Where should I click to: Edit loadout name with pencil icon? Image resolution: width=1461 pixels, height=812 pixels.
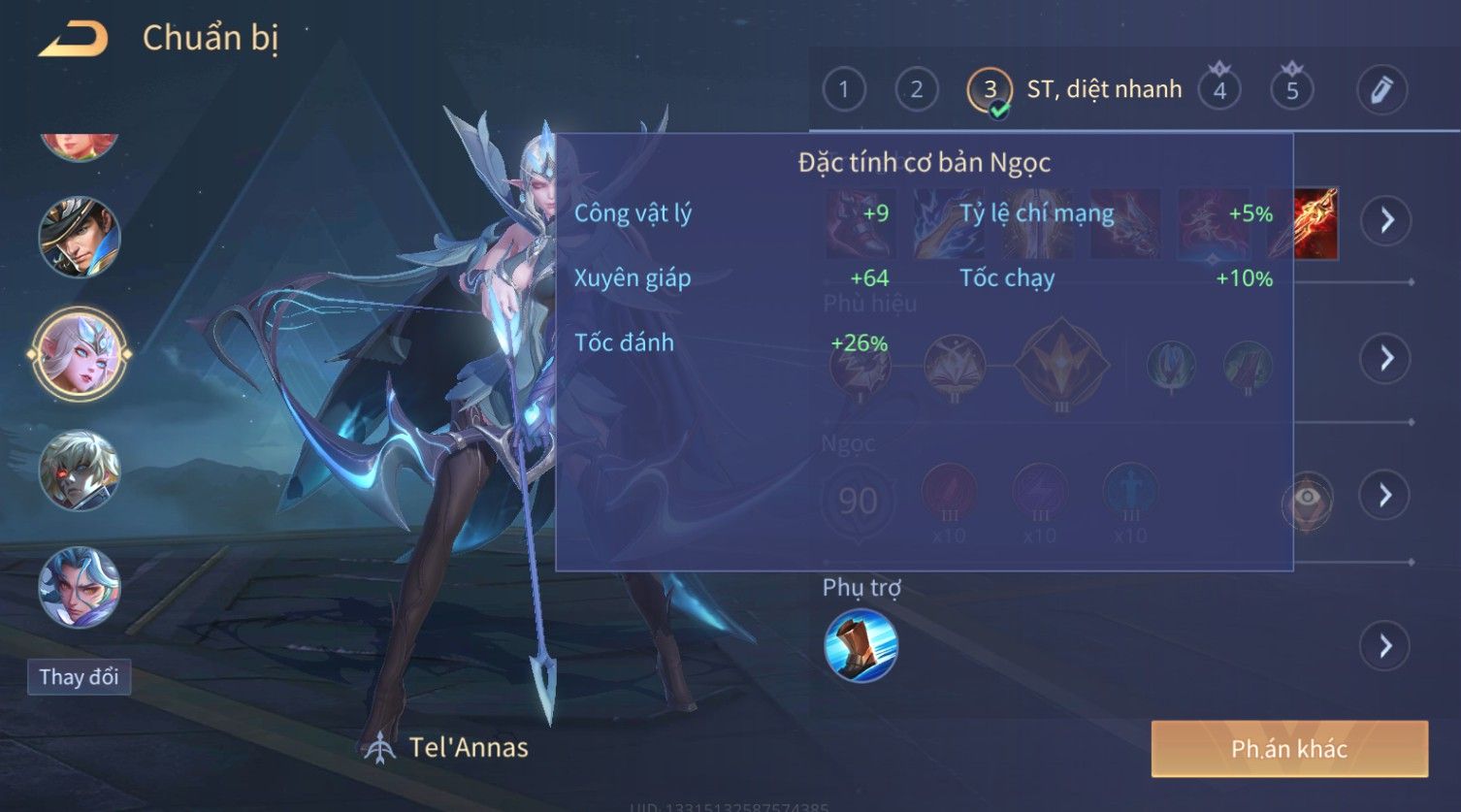[x=1381, y=89]
